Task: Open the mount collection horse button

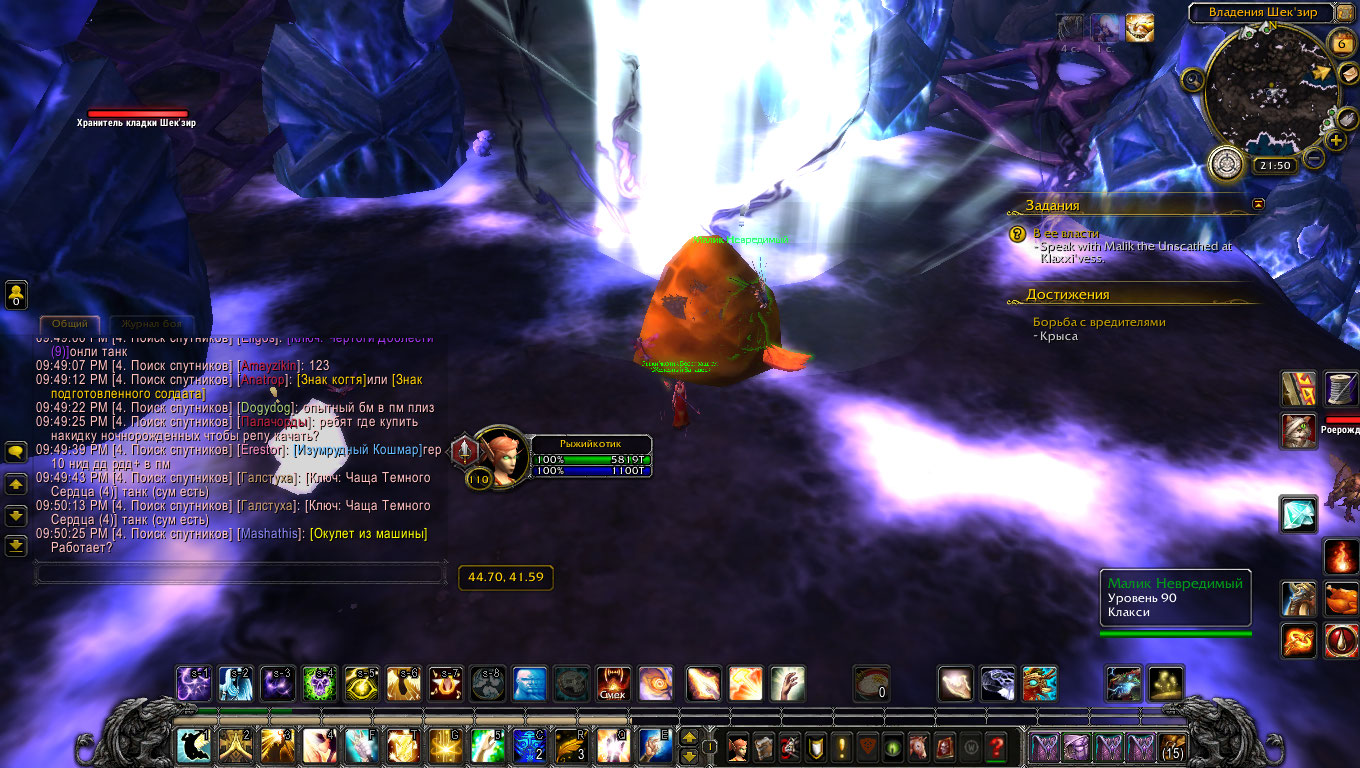Action: click(918, 746)
